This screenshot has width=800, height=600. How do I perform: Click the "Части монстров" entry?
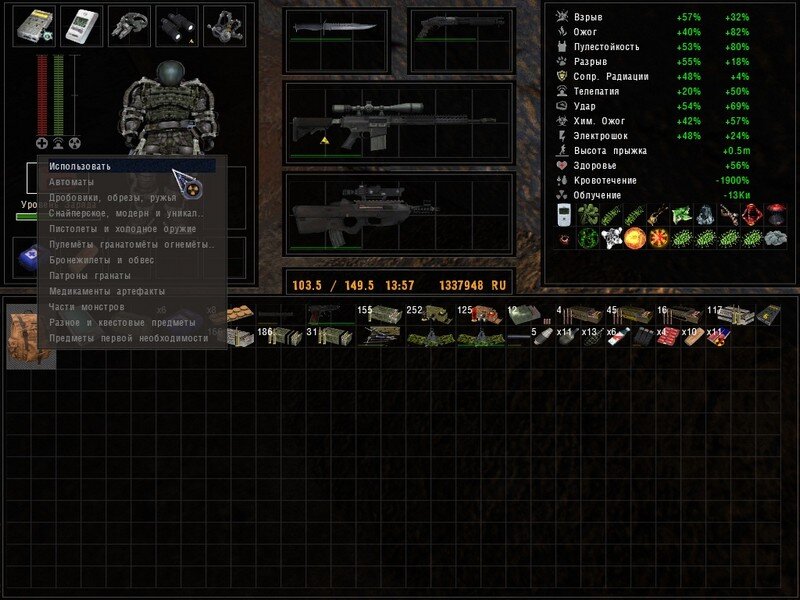click(87, 307)
